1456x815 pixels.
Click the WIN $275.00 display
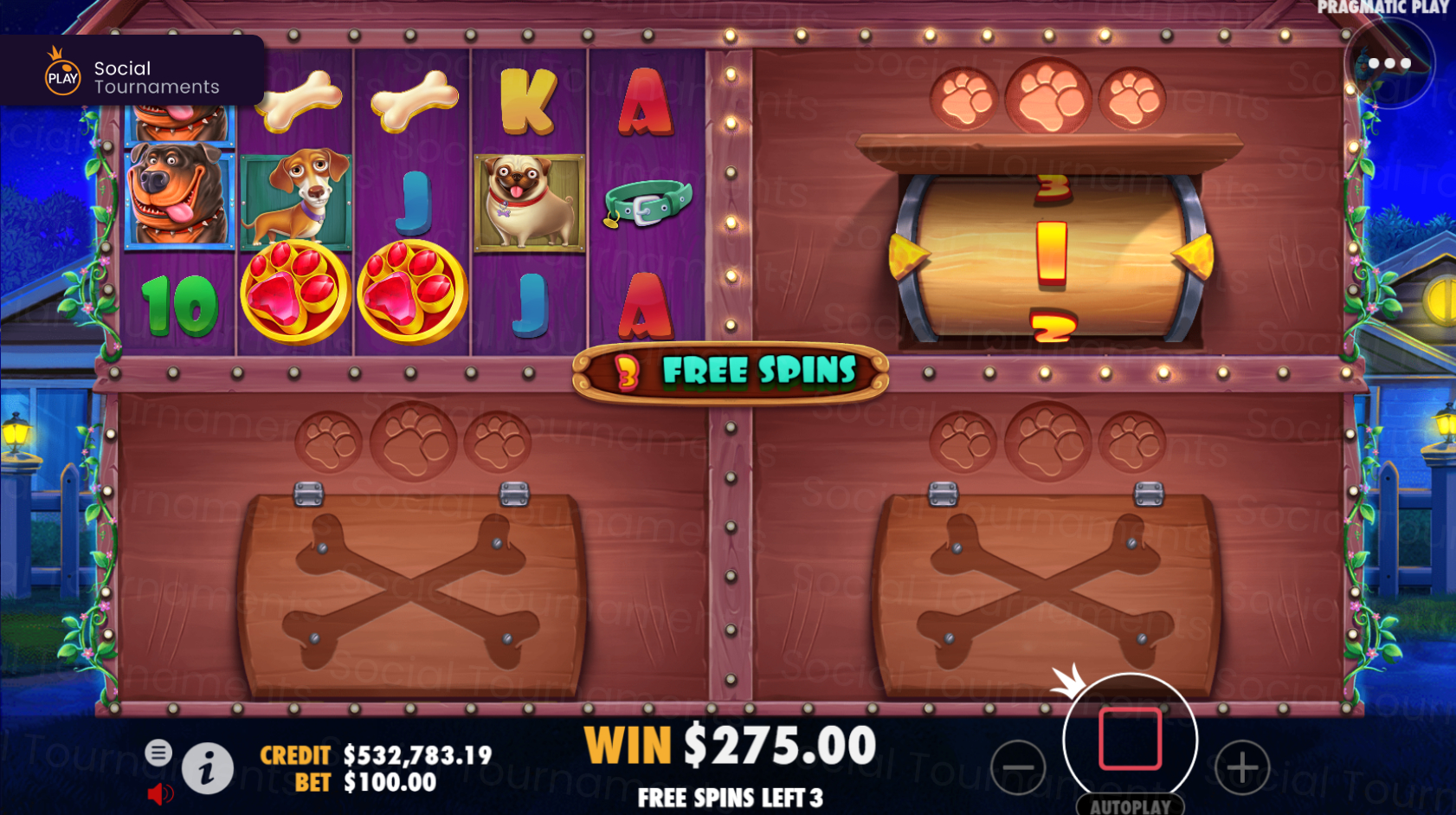(x=731, y=743)
